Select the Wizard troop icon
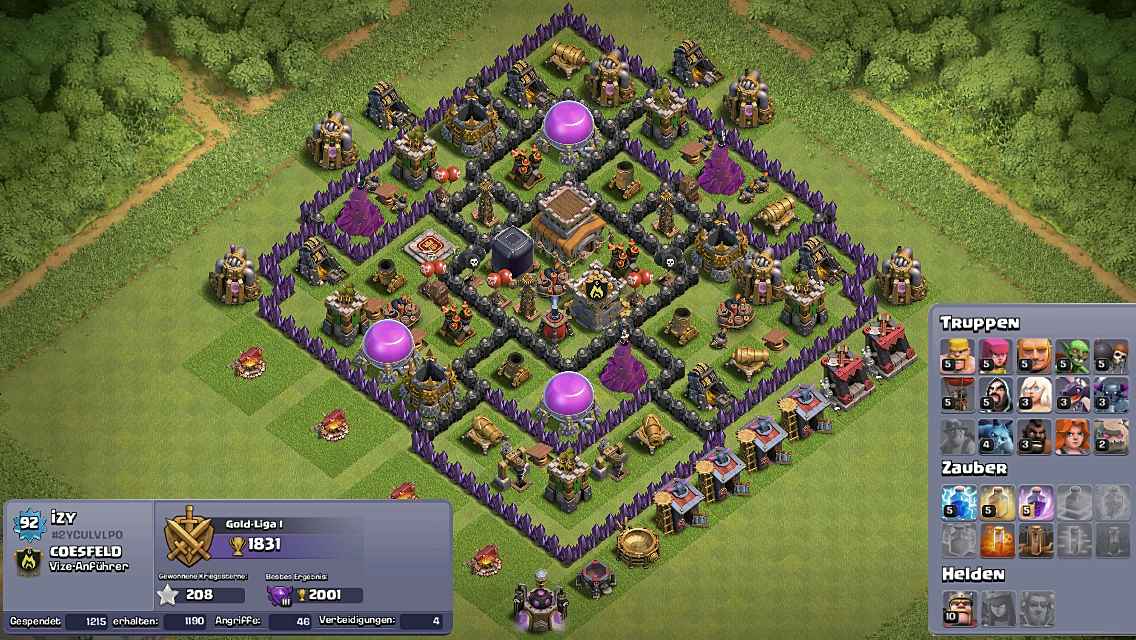 pyautogui.click(x=996, y=395)
